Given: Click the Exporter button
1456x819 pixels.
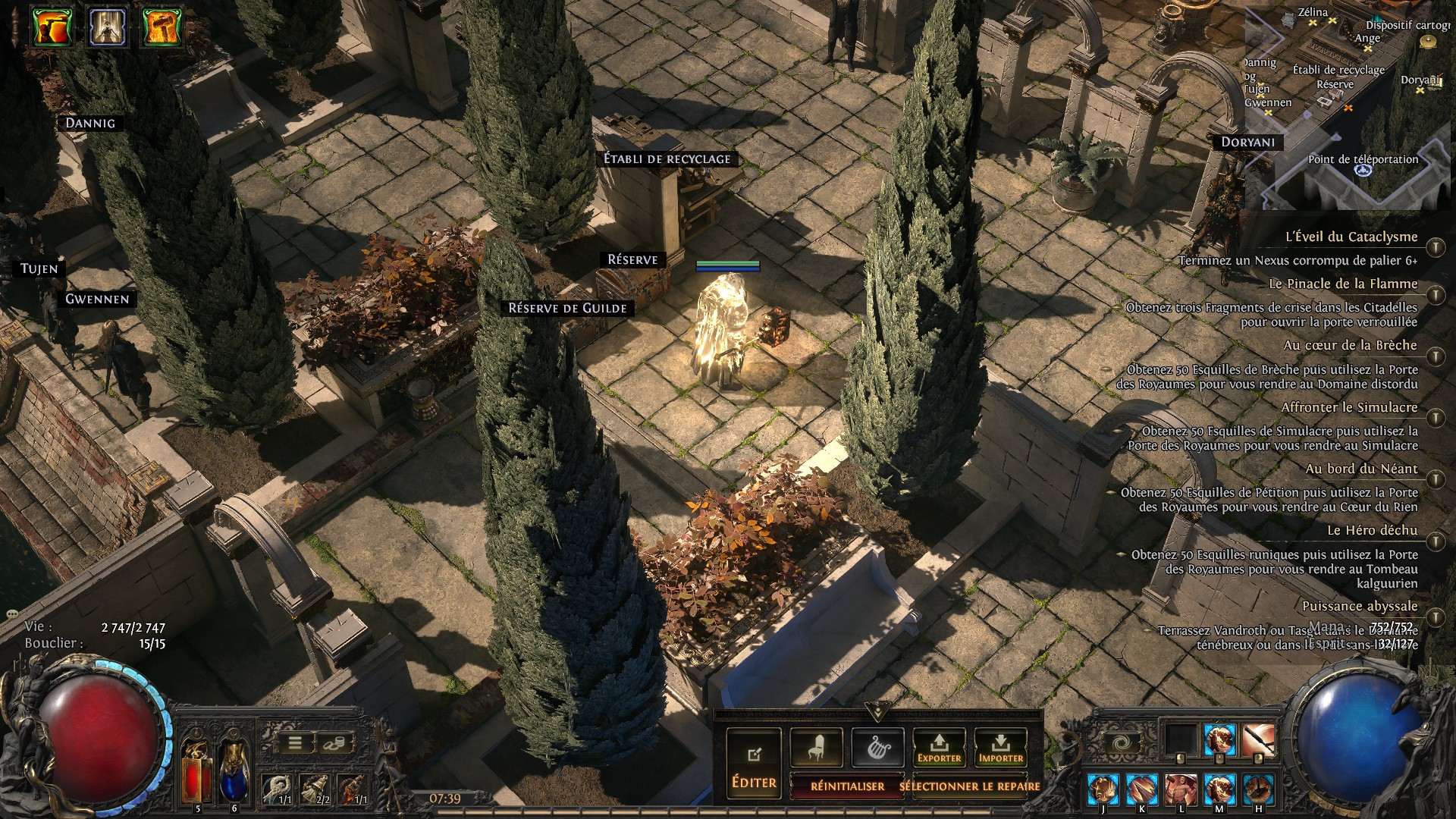Looking at the screenshot, I should click(939, 748).
